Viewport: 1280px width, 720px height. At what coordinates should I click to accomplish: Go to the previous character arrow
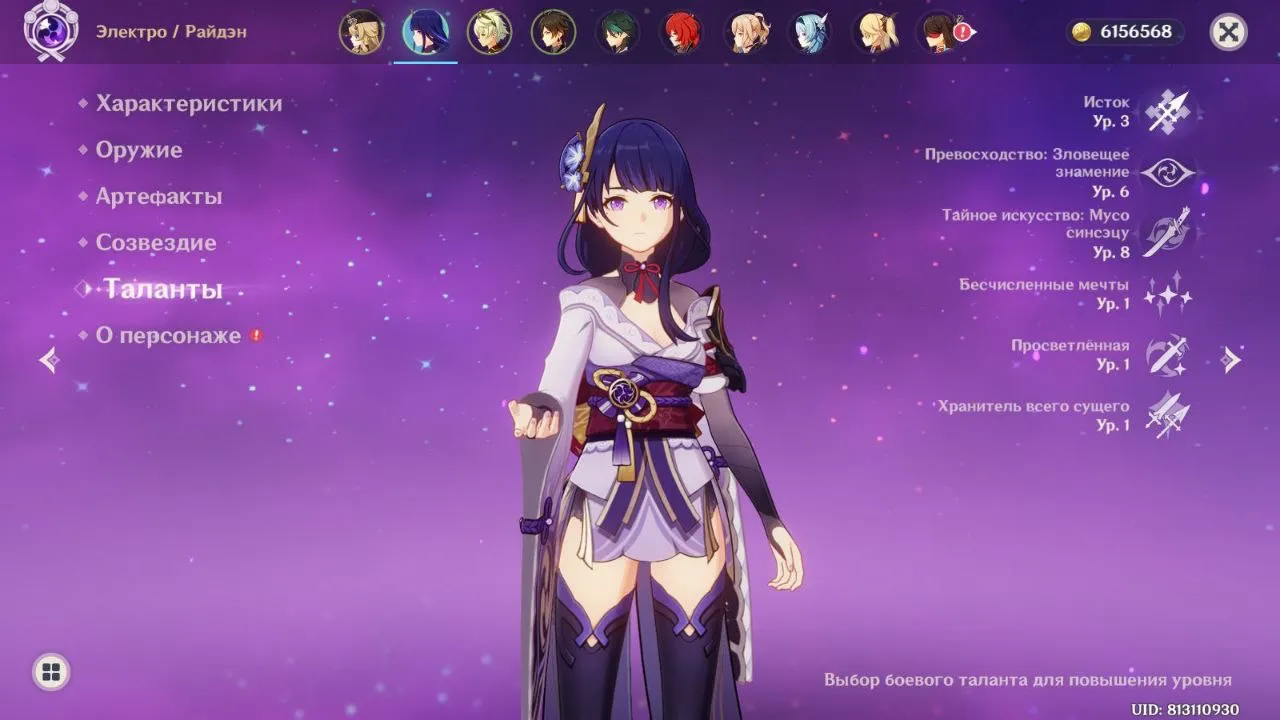[x=49, y=360]
